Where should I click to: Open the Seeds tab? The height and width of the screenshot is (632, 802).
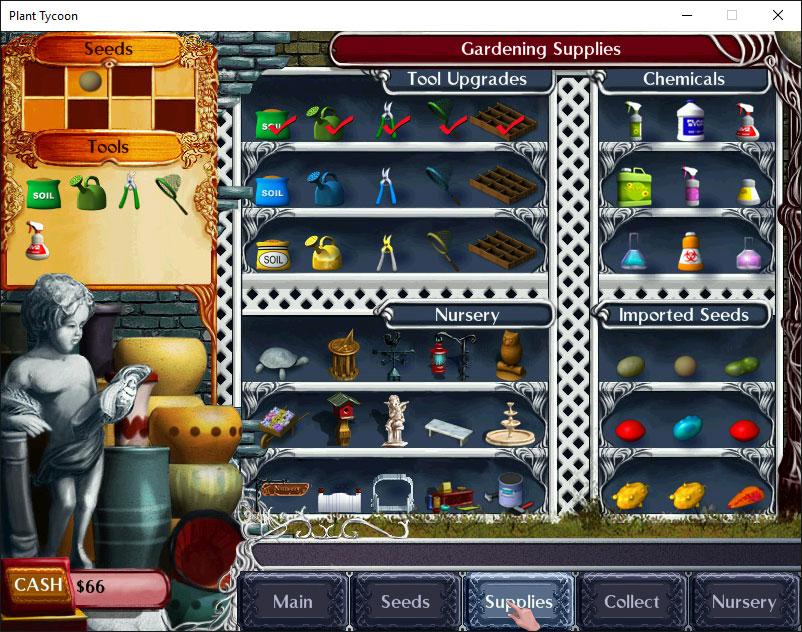(x=405, y=602)
